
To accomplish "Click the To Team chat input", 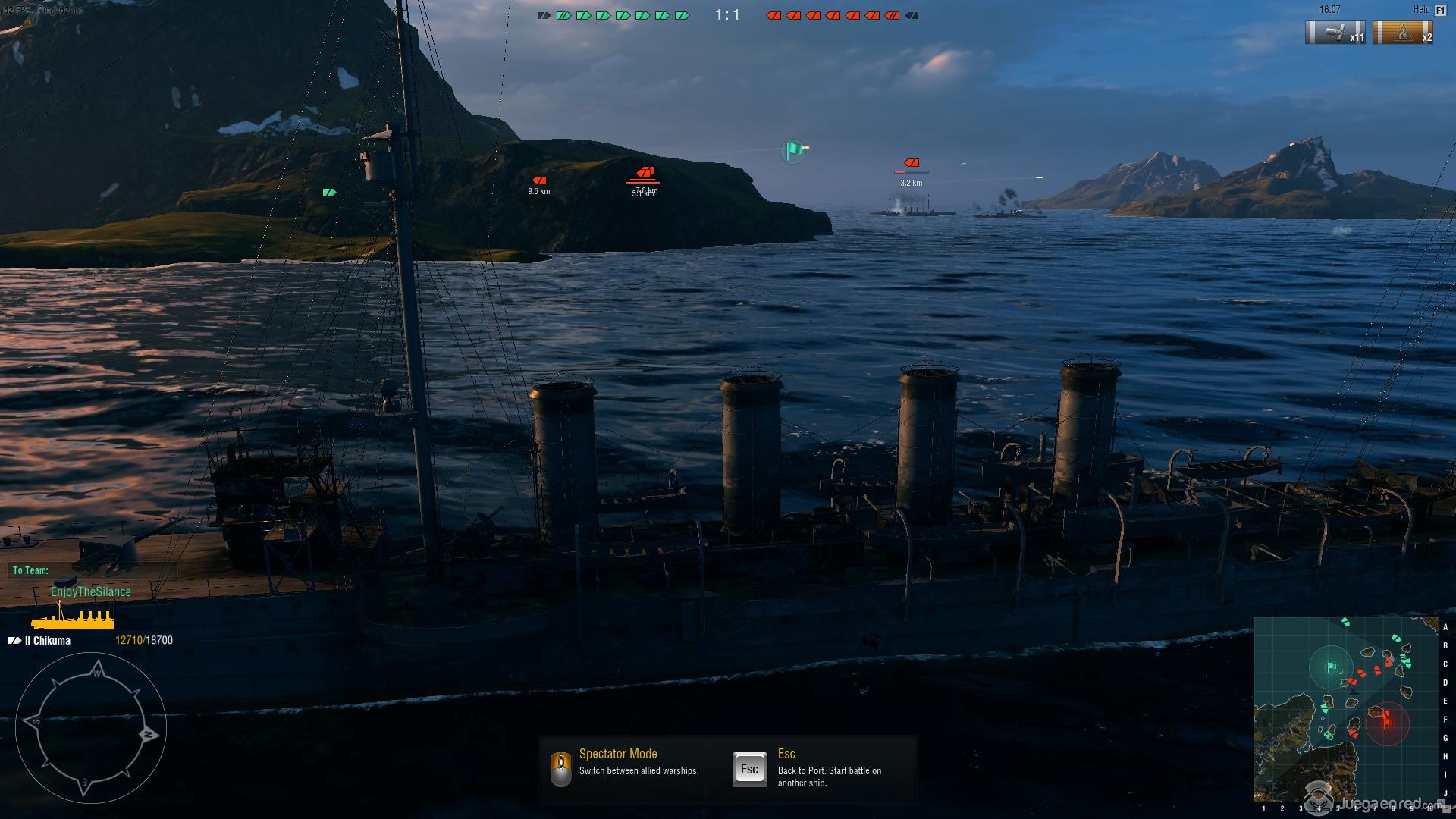I will tap(91, 570).
